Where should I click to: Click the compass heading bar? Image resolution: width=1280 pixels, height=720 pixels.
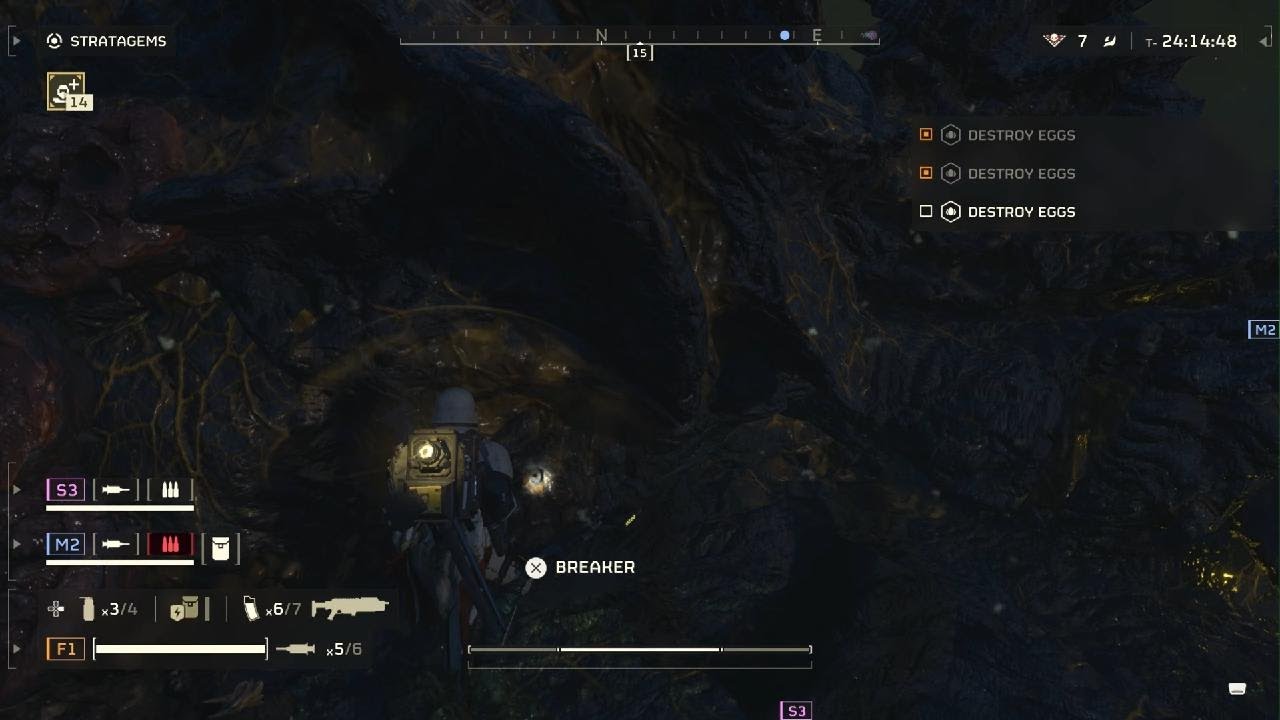click(639, 38)
